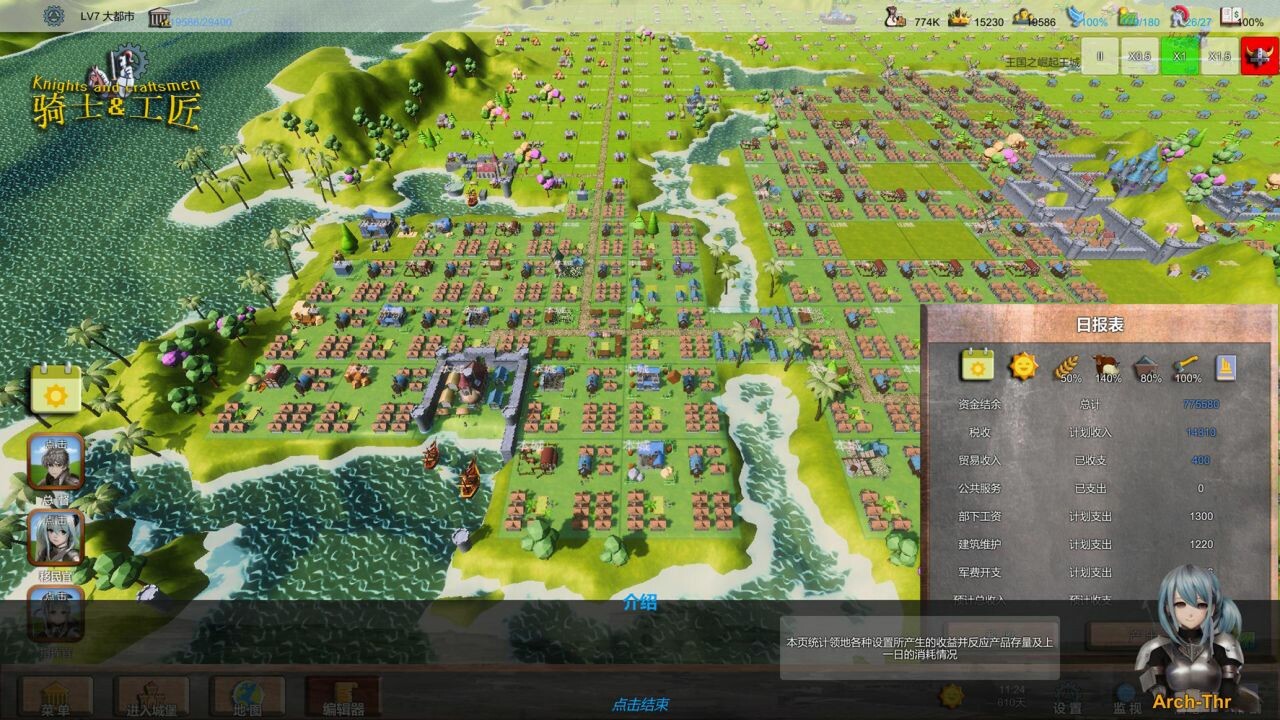Pause the game with the II button
Screen dimensions: 1280x720
tap(1102, 57)
